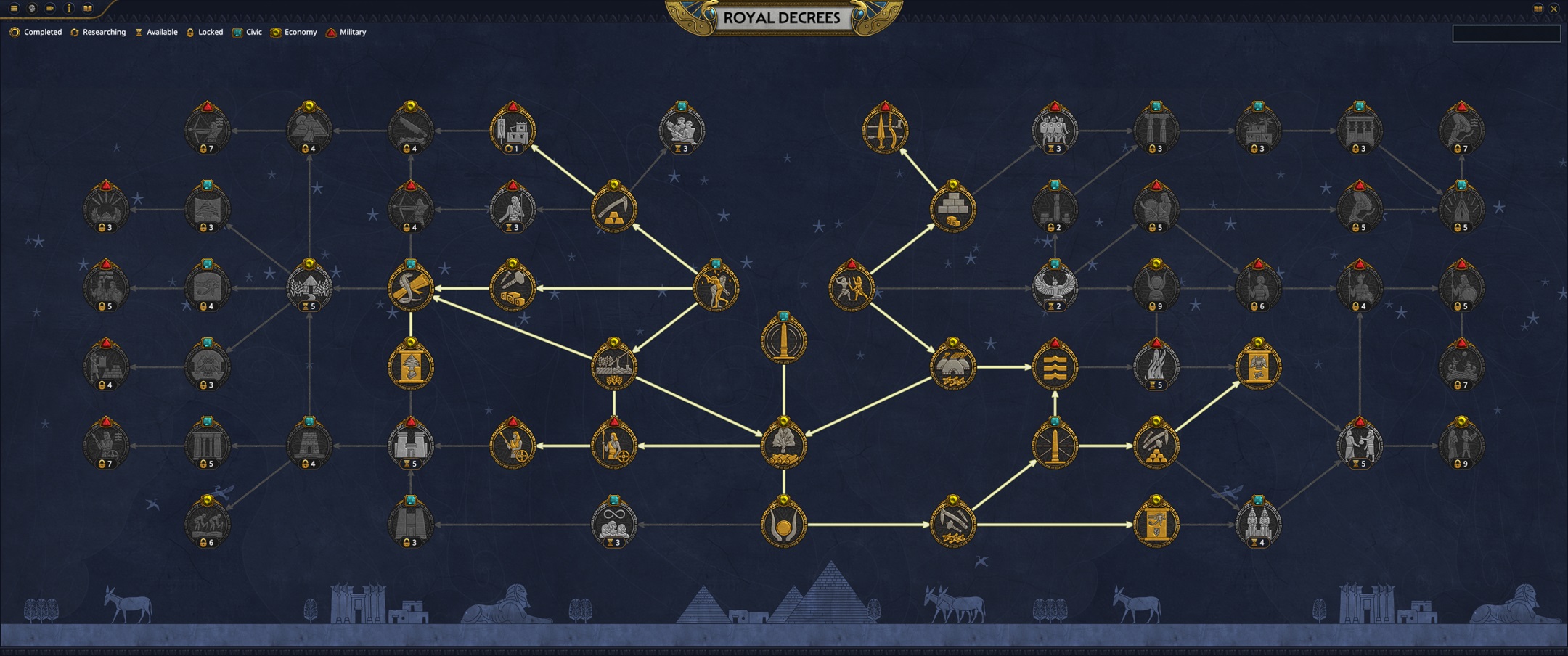Open the top-right encyclopedia shortcut

pos(1538,8)
